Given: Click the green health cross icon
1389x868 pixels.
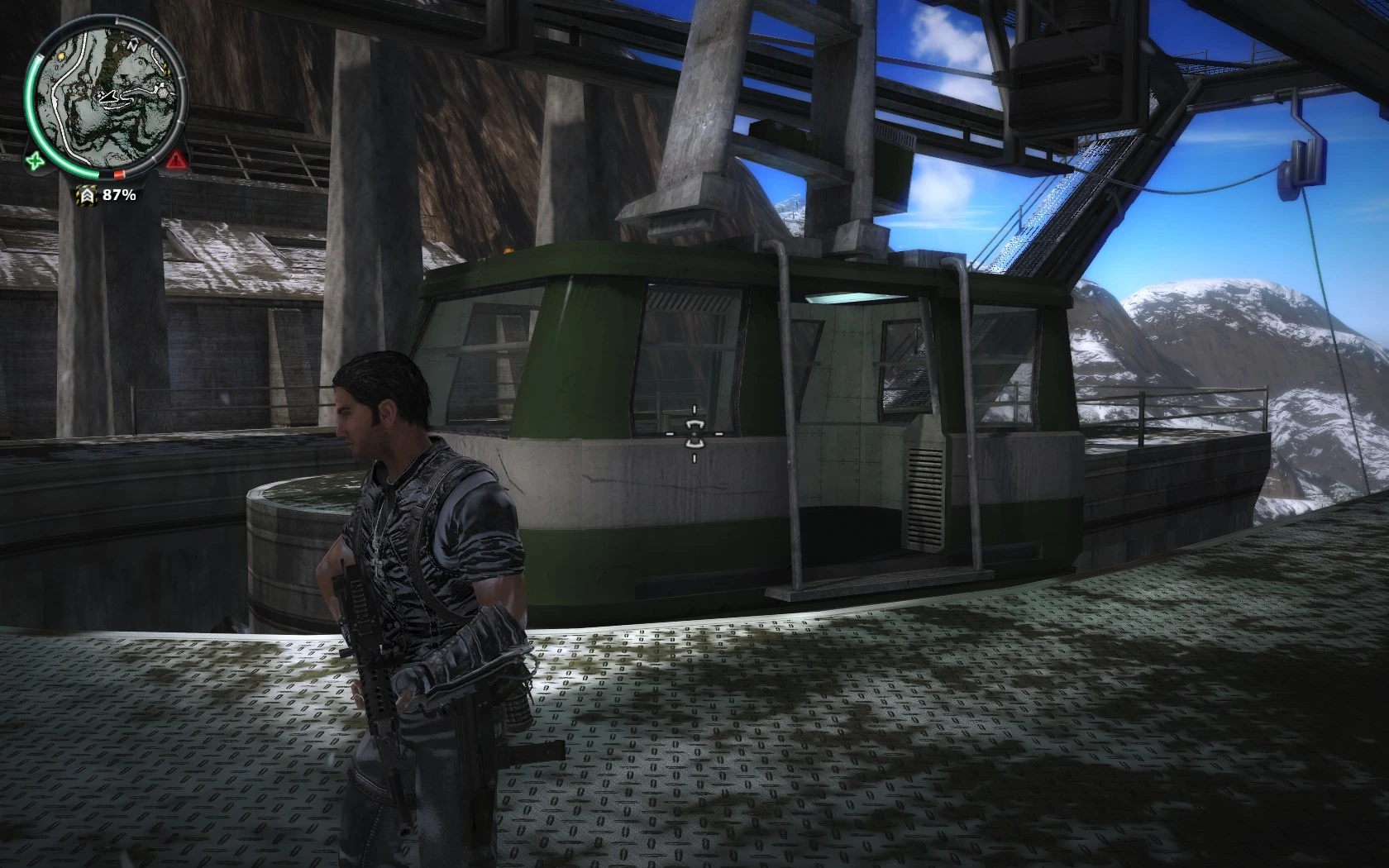Looking at the screenshot, I should point(36,160).
